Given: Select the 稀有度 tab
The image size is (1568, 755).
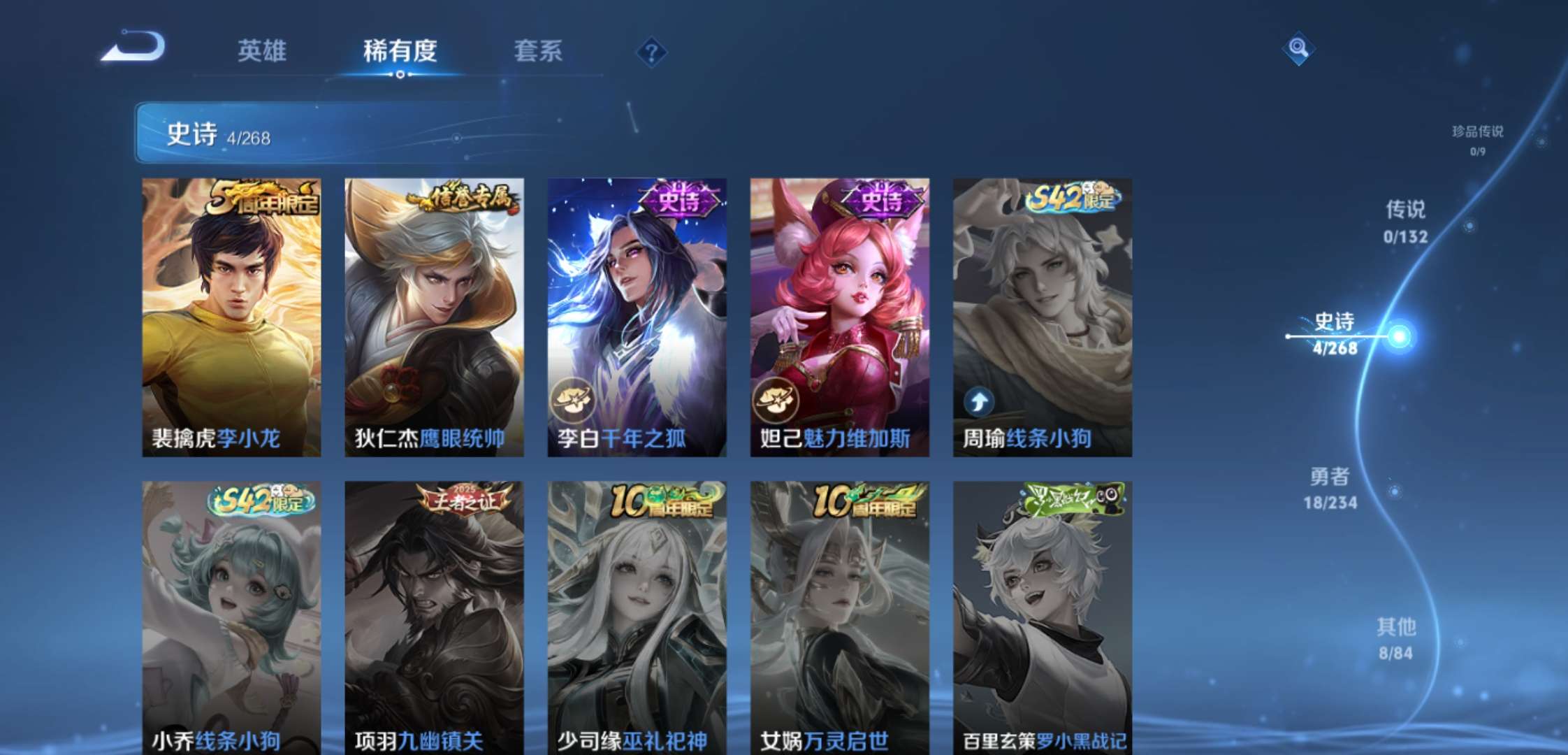Looking at the screenshot, I should point(398,52).
